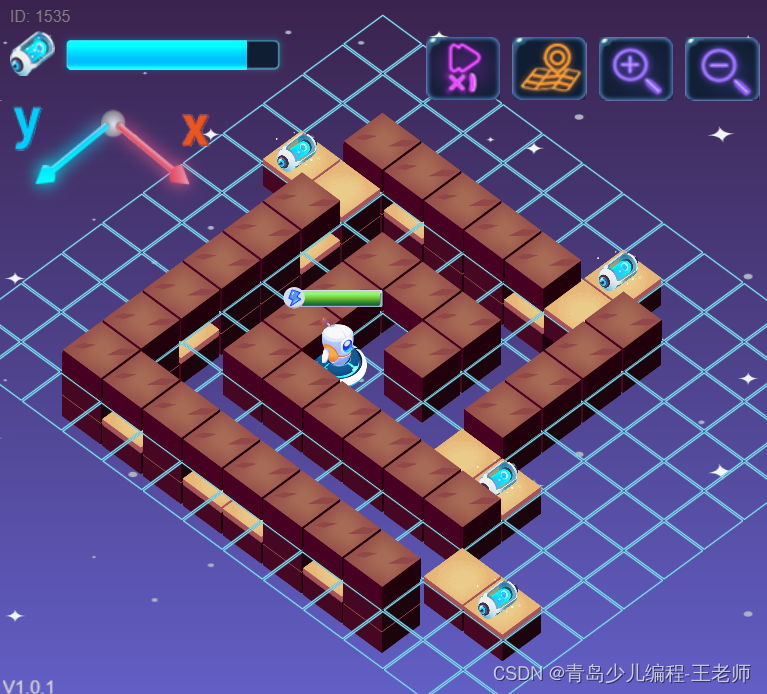Click the pink play speed button
767x694 pixels.
point(462,68)
